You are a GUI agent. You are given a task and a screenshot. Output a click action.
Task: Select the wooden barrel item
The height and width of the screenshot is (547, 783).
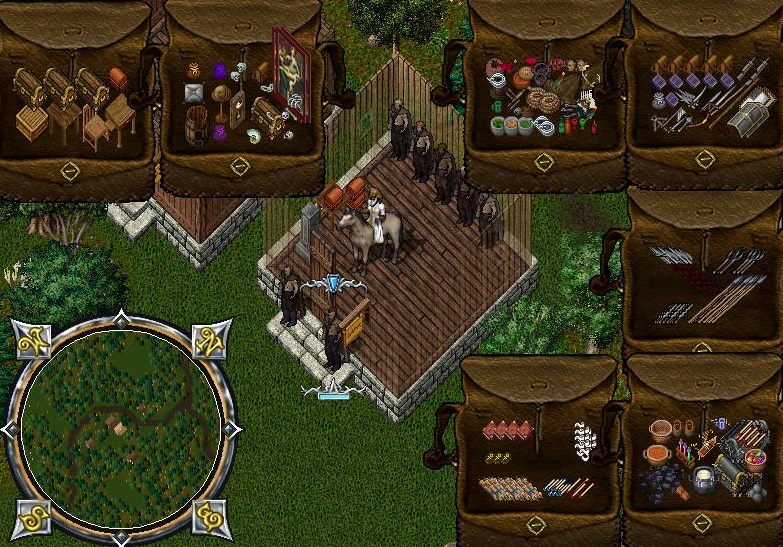(x=196, y=125)
